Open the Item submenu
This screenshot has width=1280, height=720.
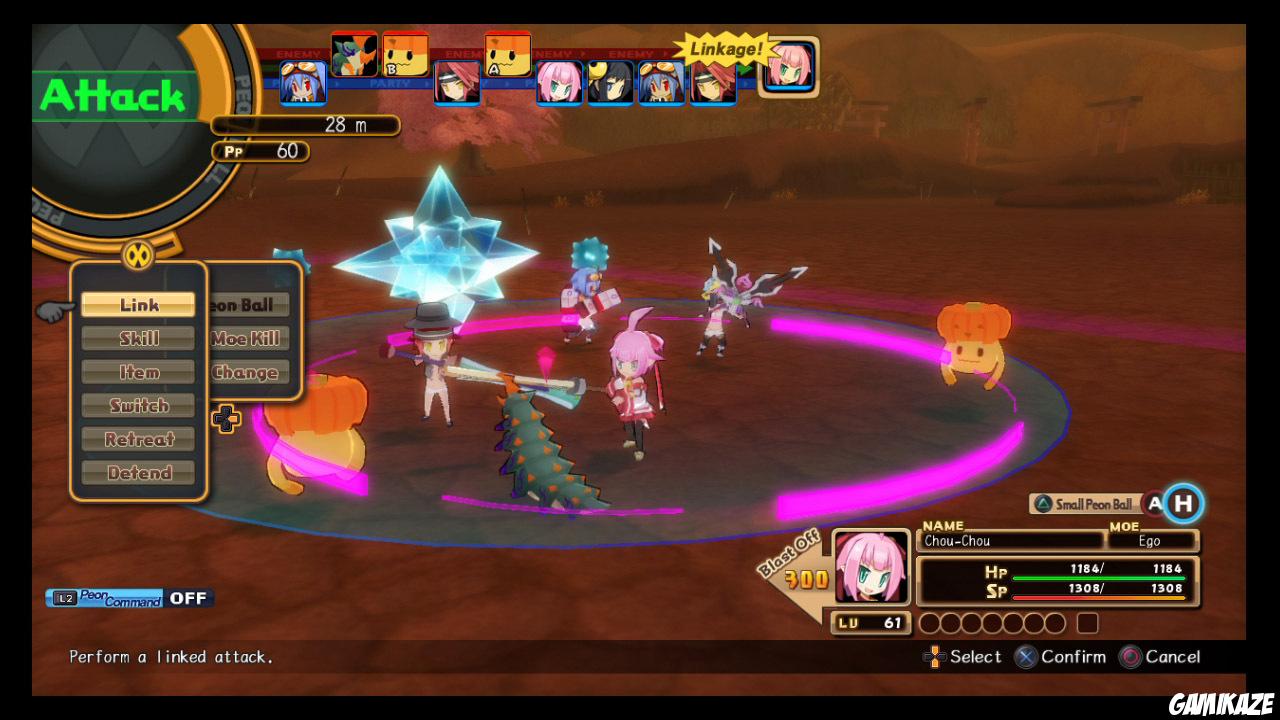tap(138, 371)
